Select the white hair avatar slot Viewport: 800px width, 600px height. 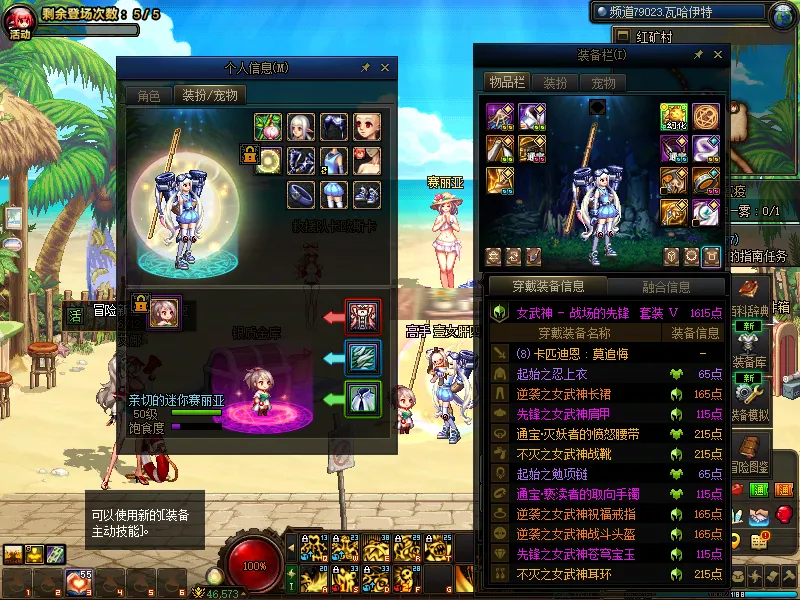(301, 127)
